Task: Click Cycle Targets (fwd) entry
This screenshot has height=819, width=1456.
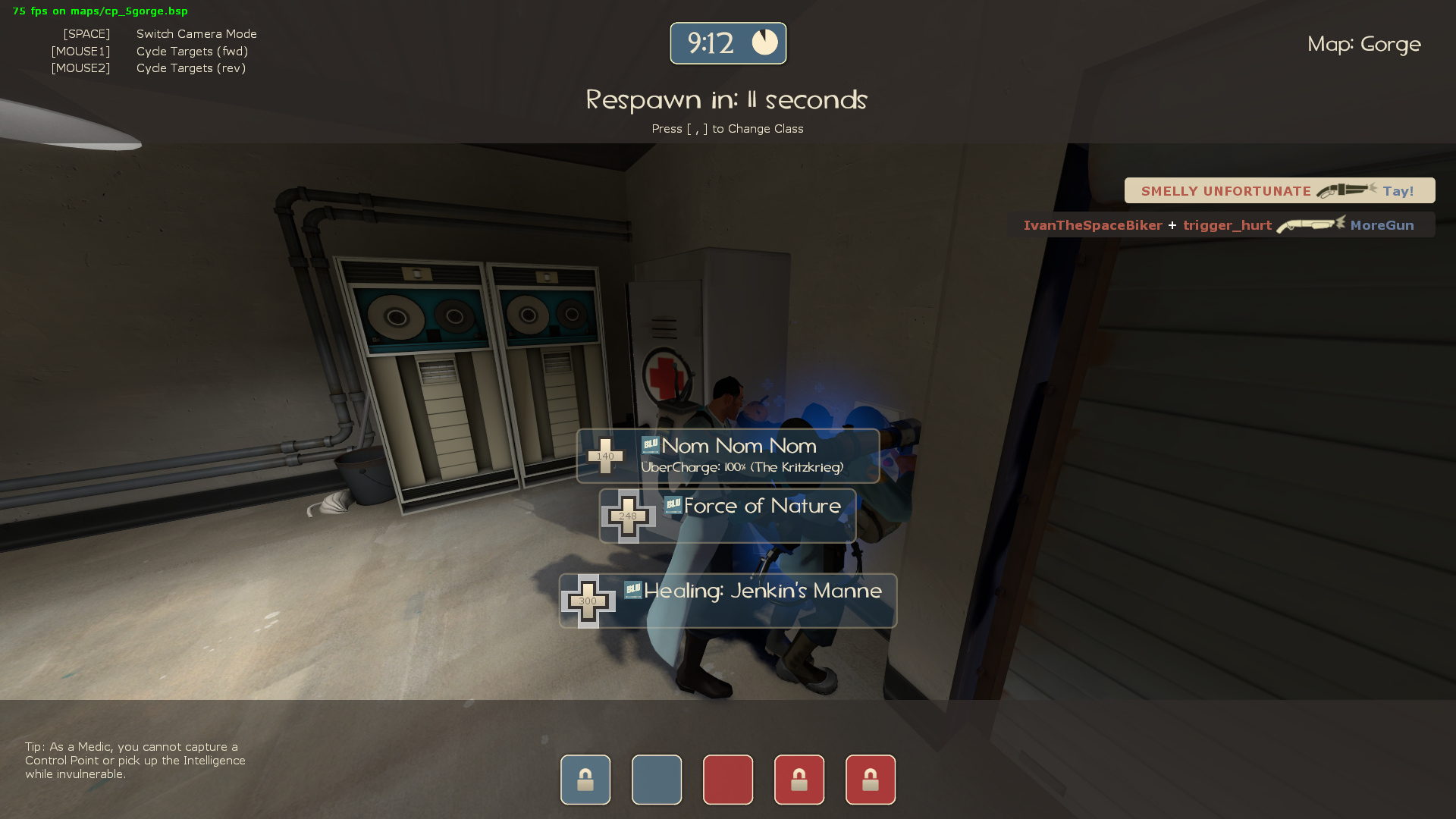Action: click(x=191, y=51)
